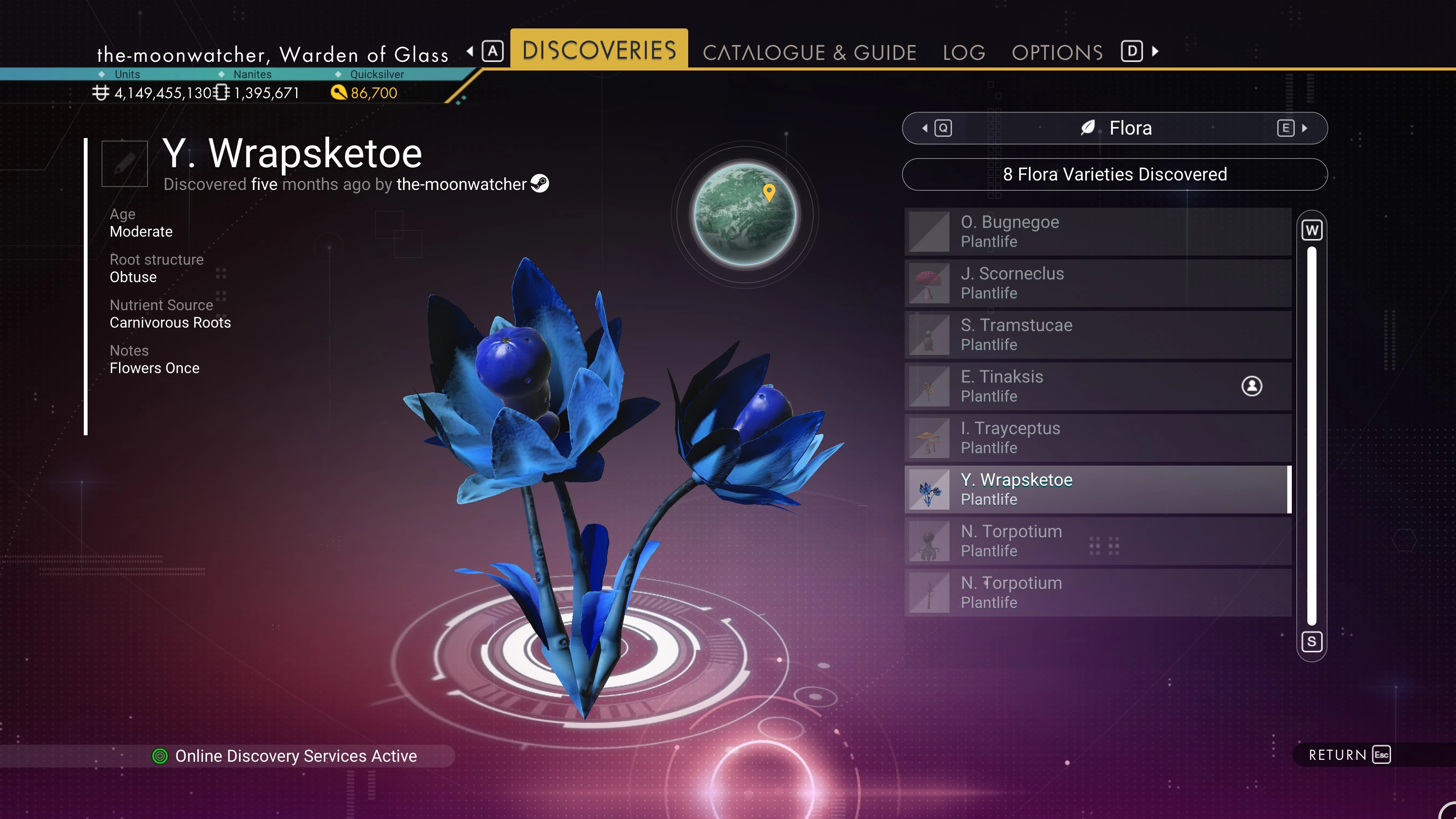Click the green planet globe
This screenshot has height=819, width=1456.
(744, 214)
